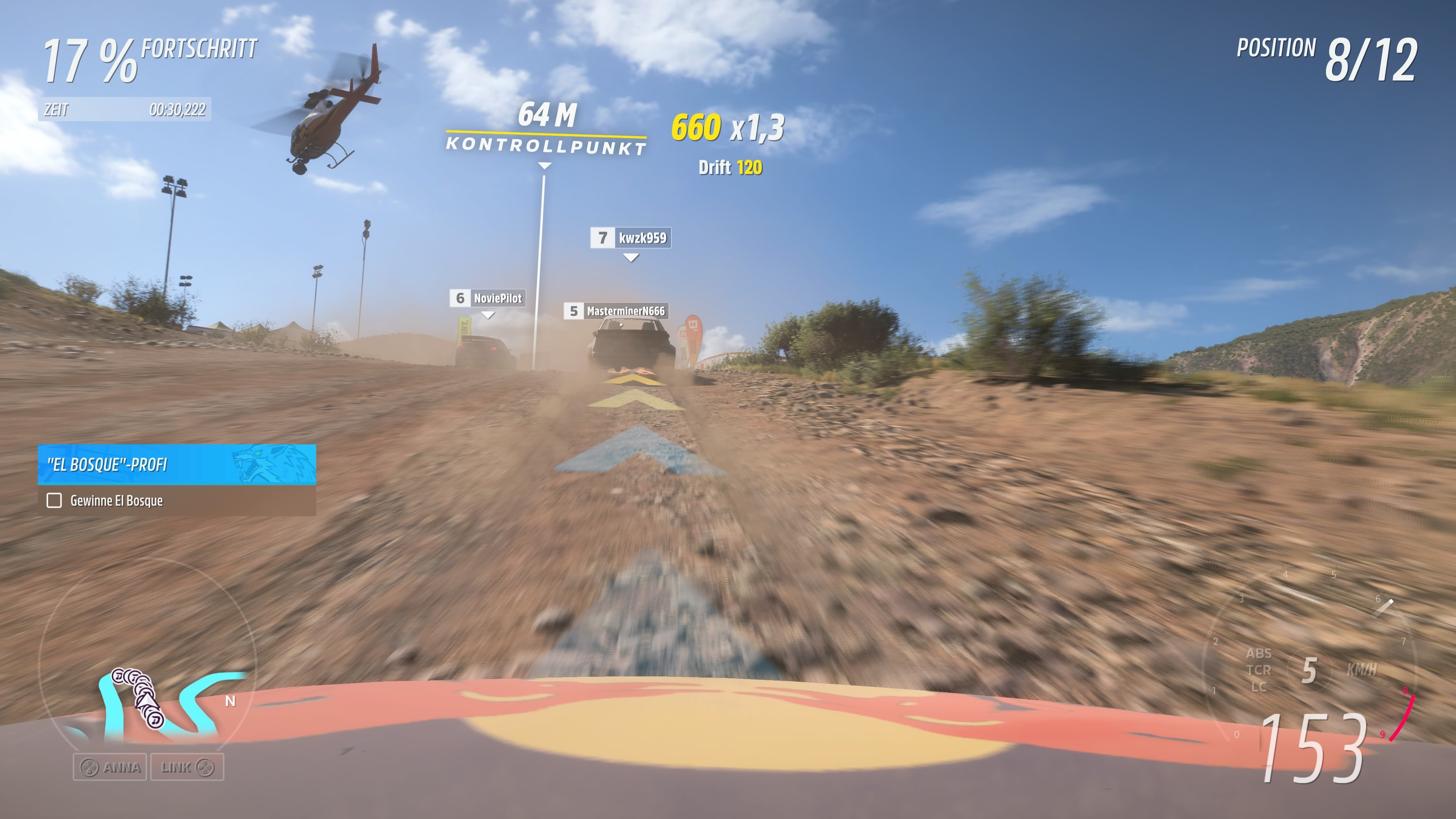Expand the KONTROLLPUNKT distance marker
1456x819 pixels.
(x=544, y=166)
